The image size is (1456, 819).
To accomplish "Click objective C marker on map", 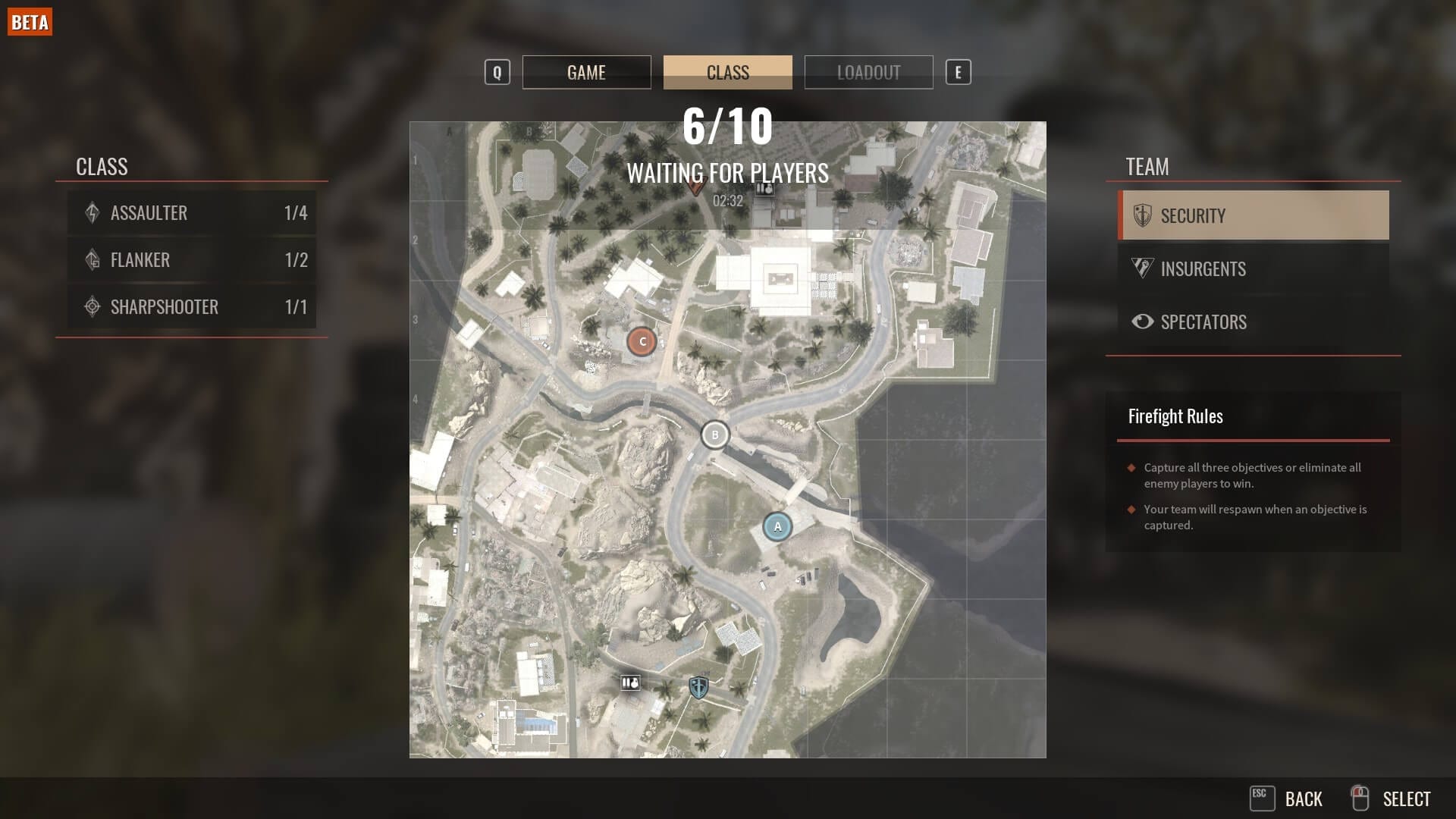I will click(642, 342).
